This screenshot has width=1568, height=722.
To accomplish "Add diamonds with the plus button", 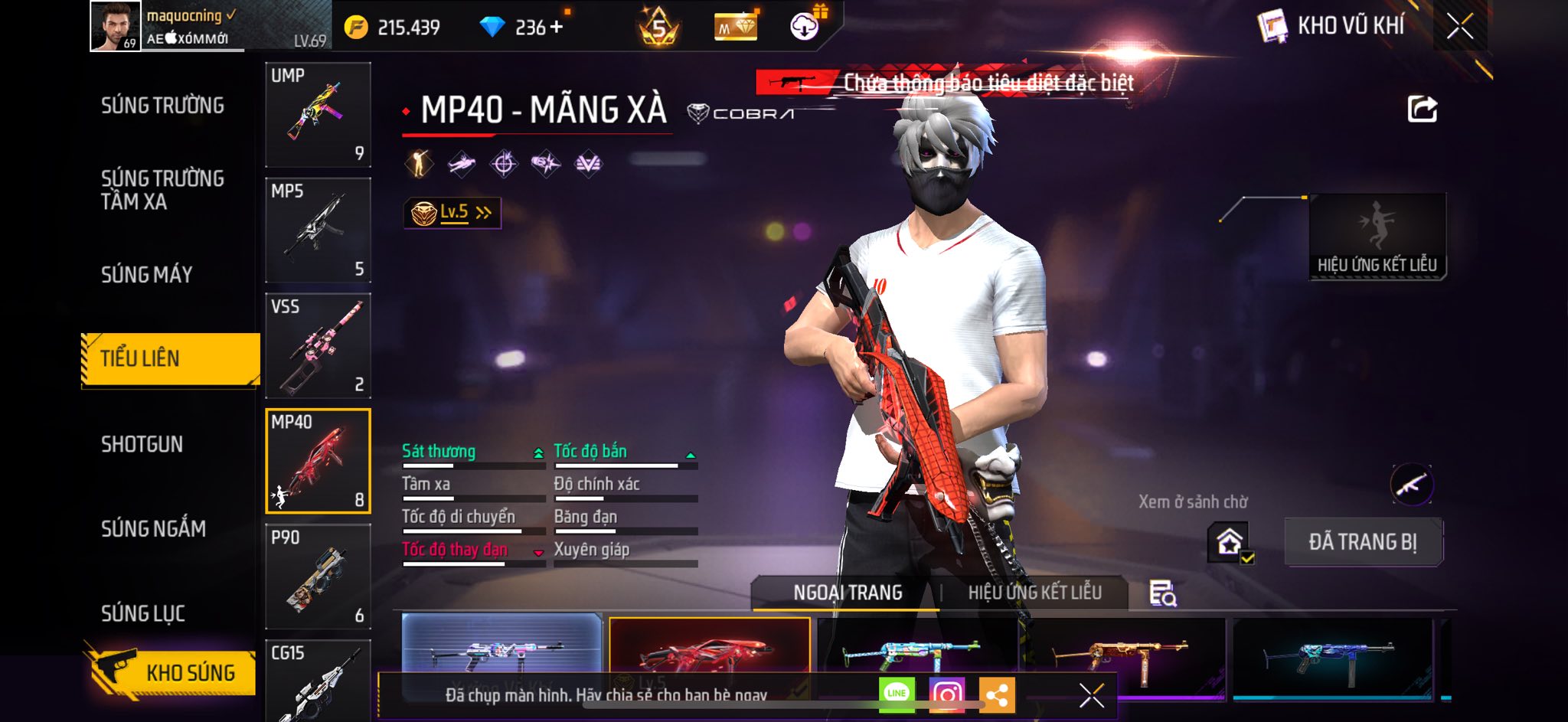I will [x=557, y=27].
